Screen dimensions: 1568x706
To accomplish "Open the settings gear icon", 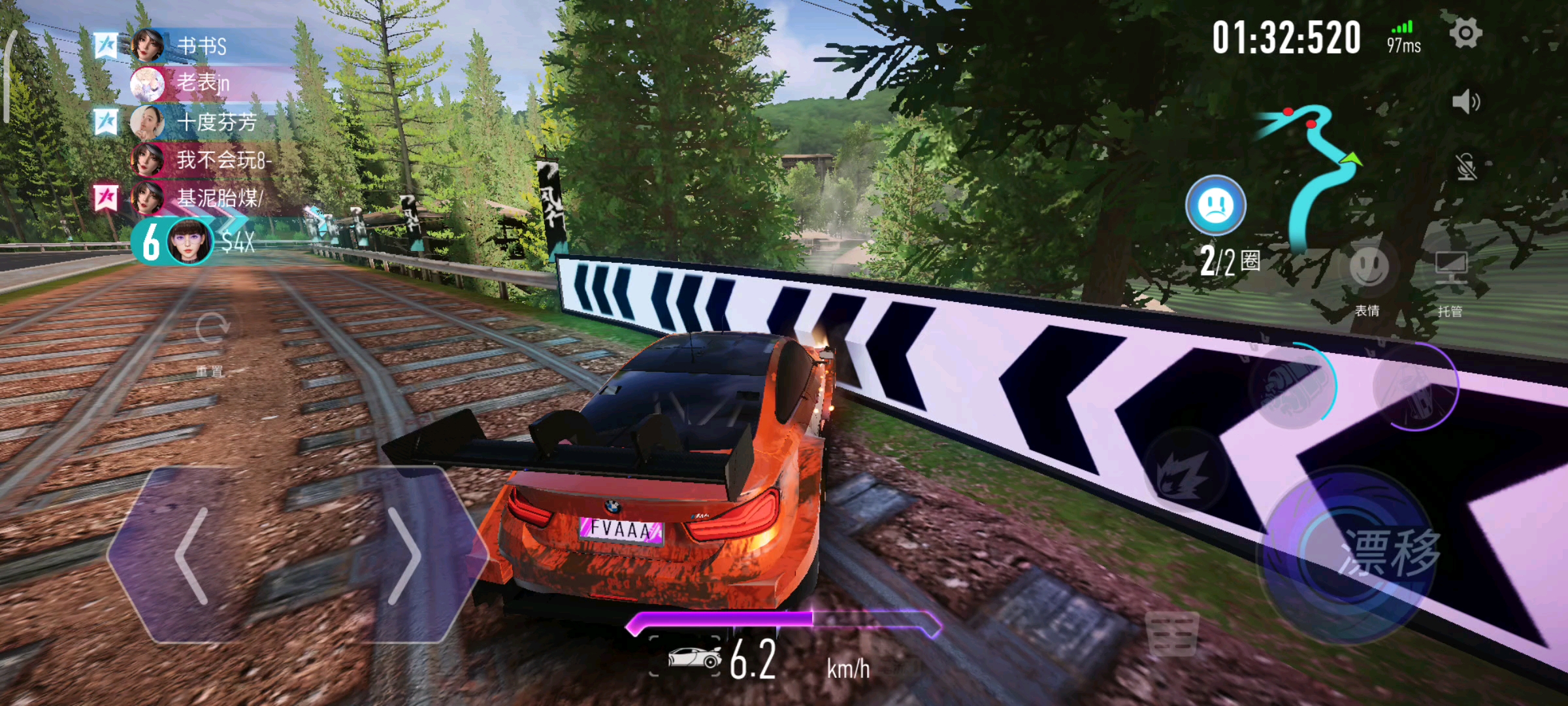I will pos(1465,34).
